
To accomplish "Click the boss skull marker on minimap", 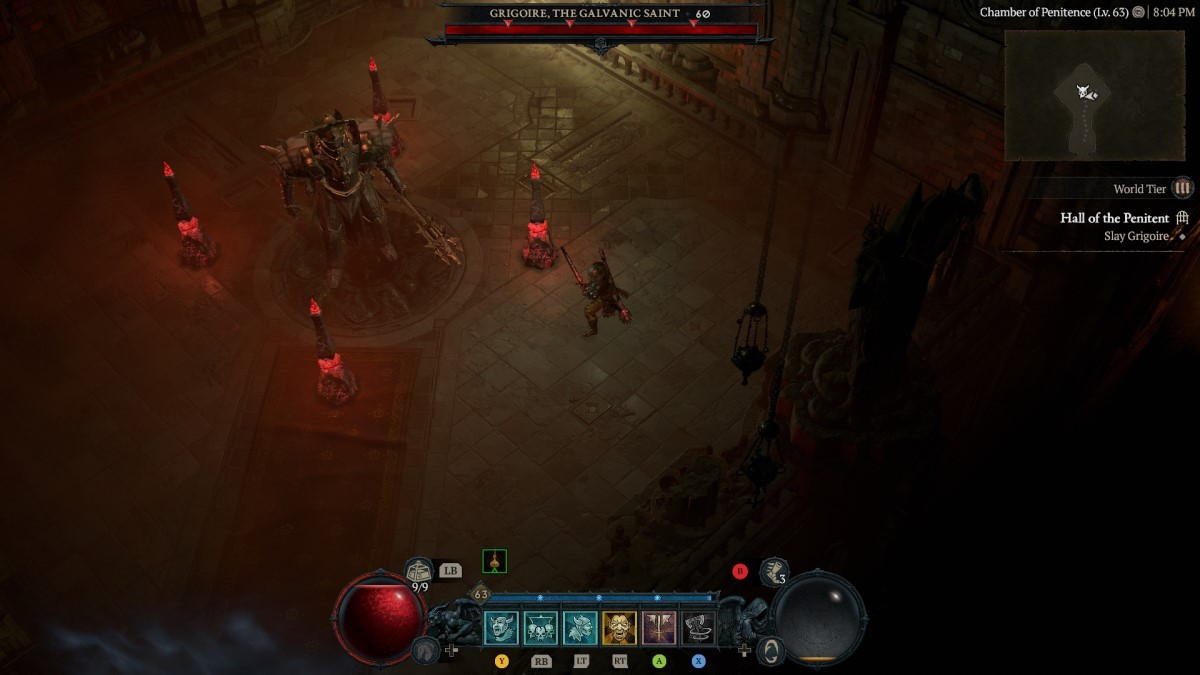I will 1083,92.
